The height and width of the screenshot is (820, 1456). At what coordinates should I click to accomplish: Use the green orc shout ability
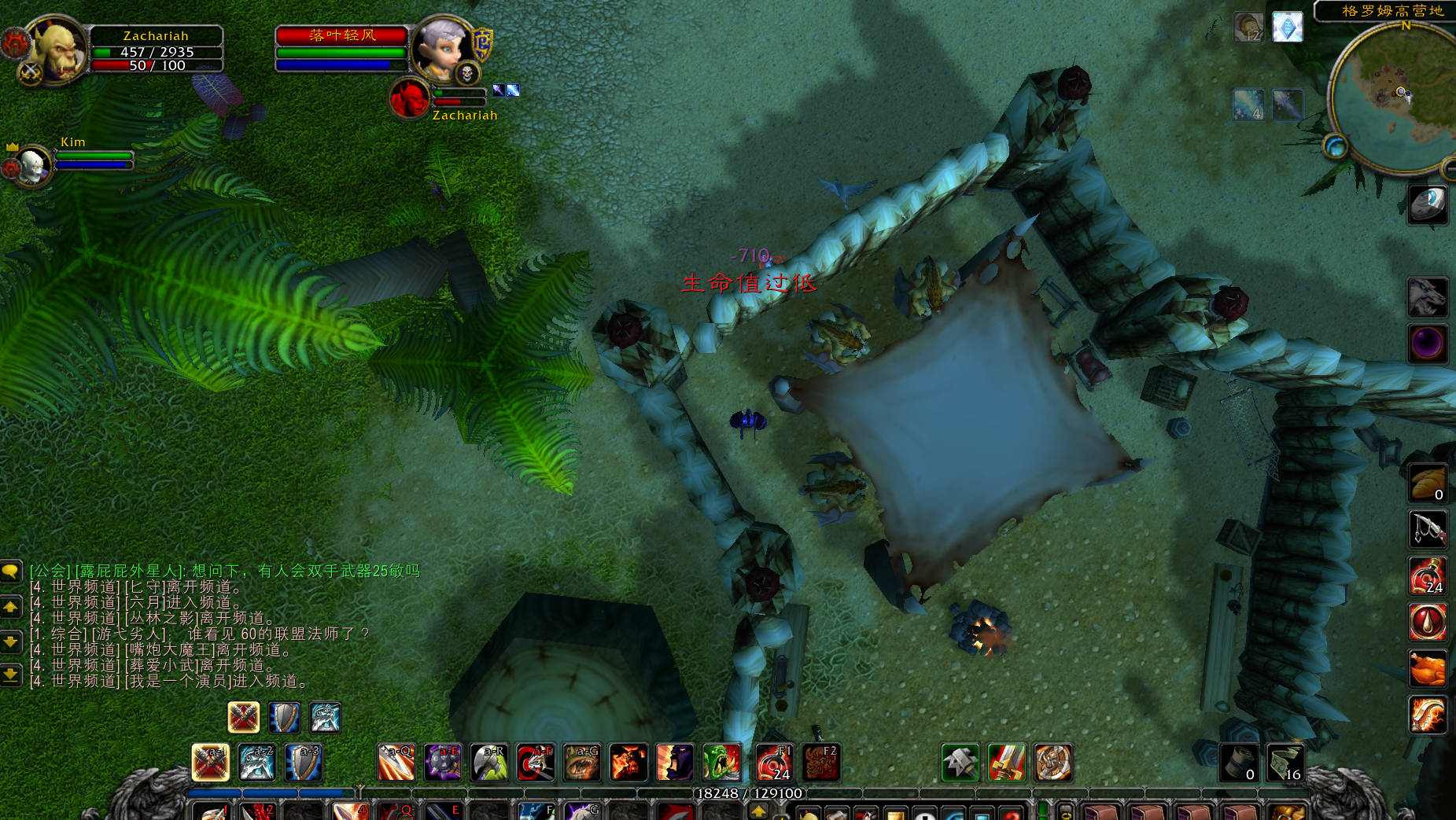pyautogui.click(x=721, y=763)
